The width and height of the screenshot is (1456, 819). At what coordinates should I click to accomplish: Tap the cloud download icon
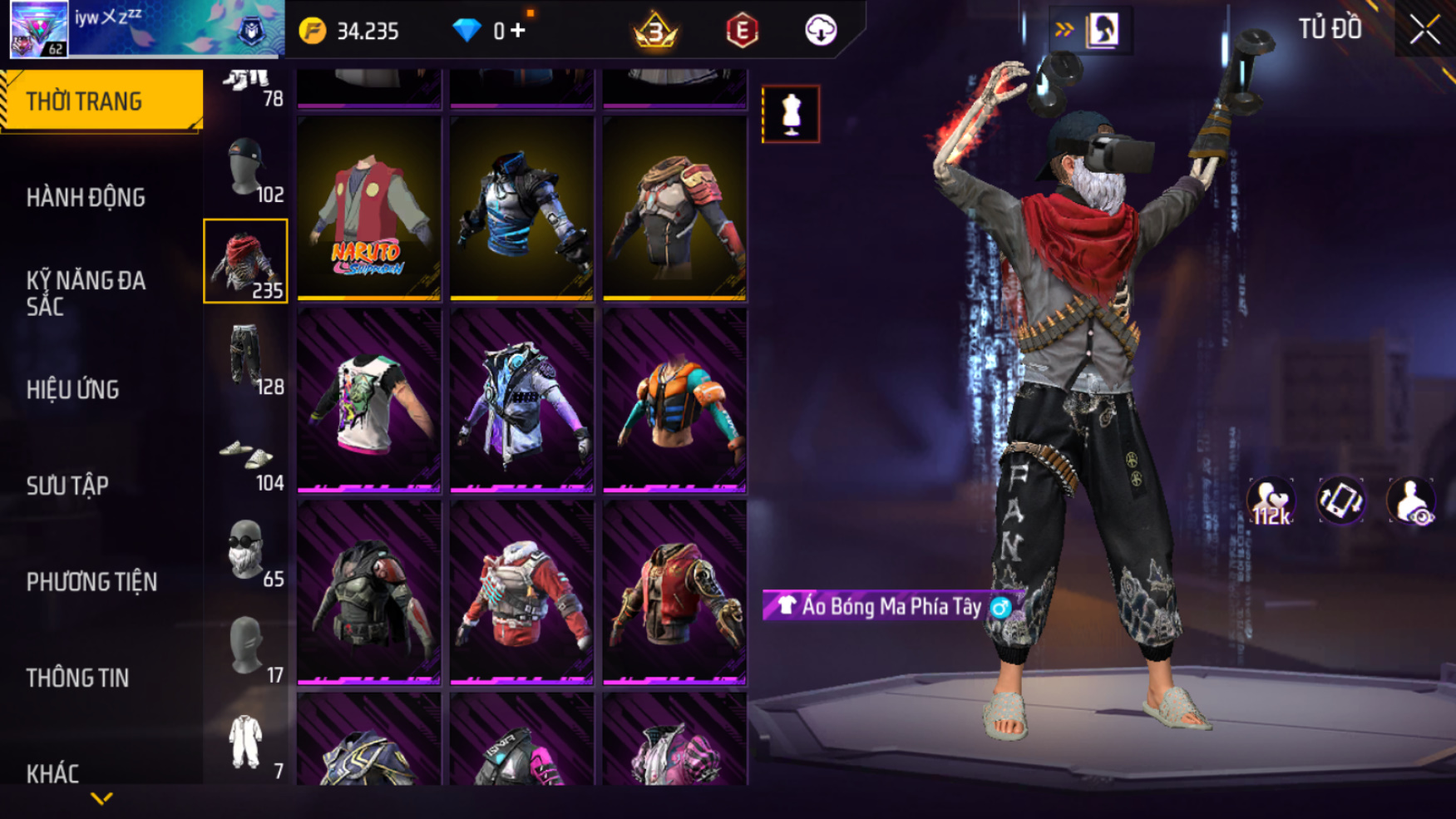[x=821, y=31]
